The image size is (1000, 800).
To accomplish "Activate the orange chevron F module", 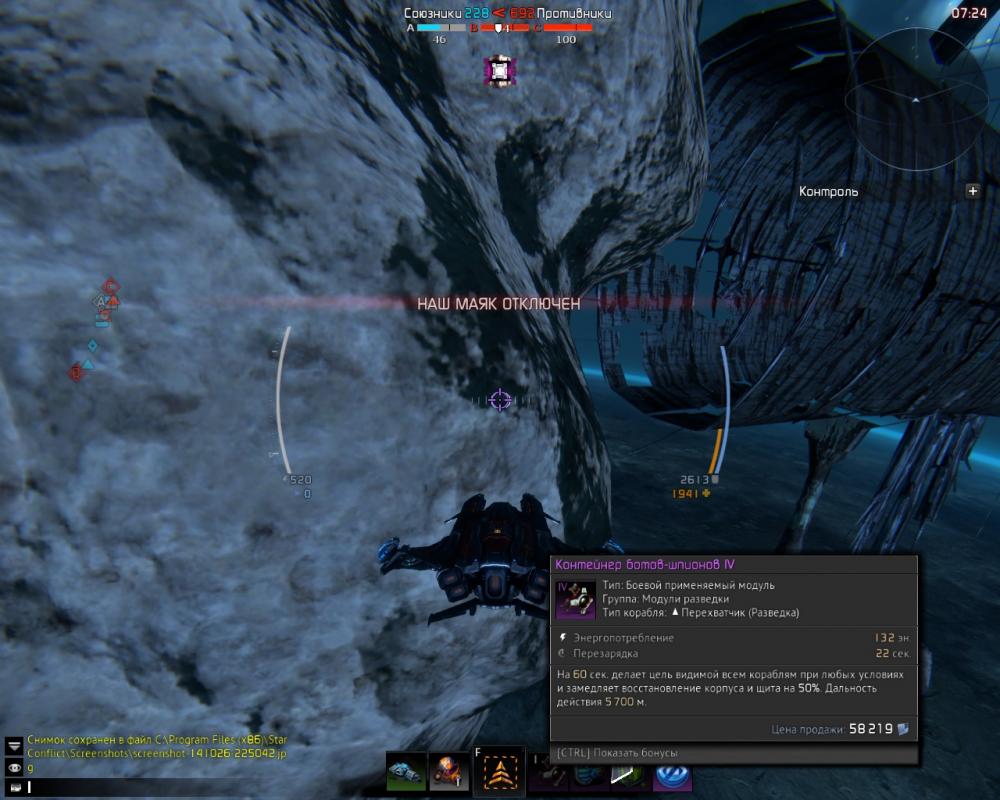I will click(x=497, y=772).
